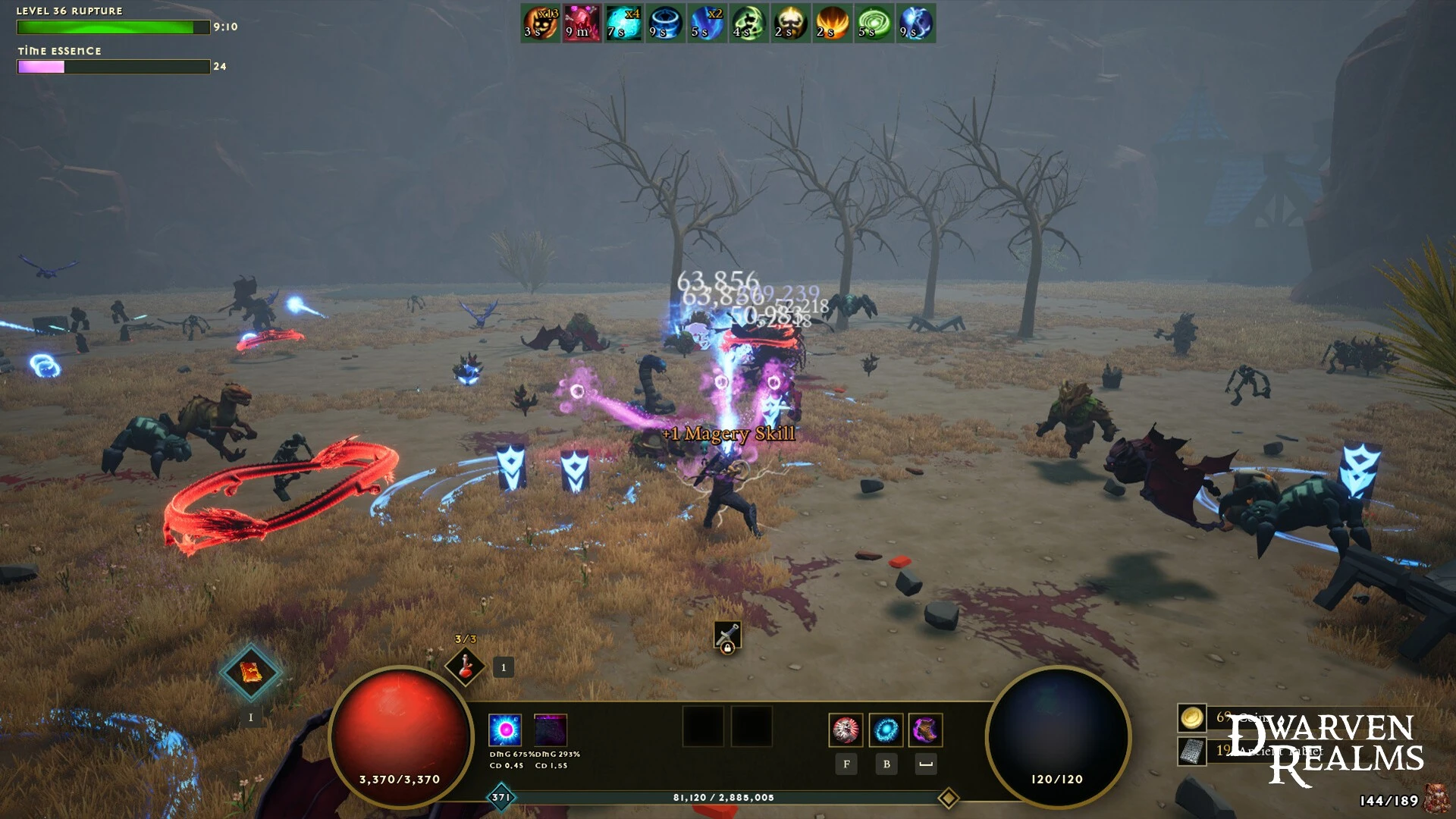Click the gold diamond at experience bar end
The image size is (1456, 819).
tap(948, 798)
